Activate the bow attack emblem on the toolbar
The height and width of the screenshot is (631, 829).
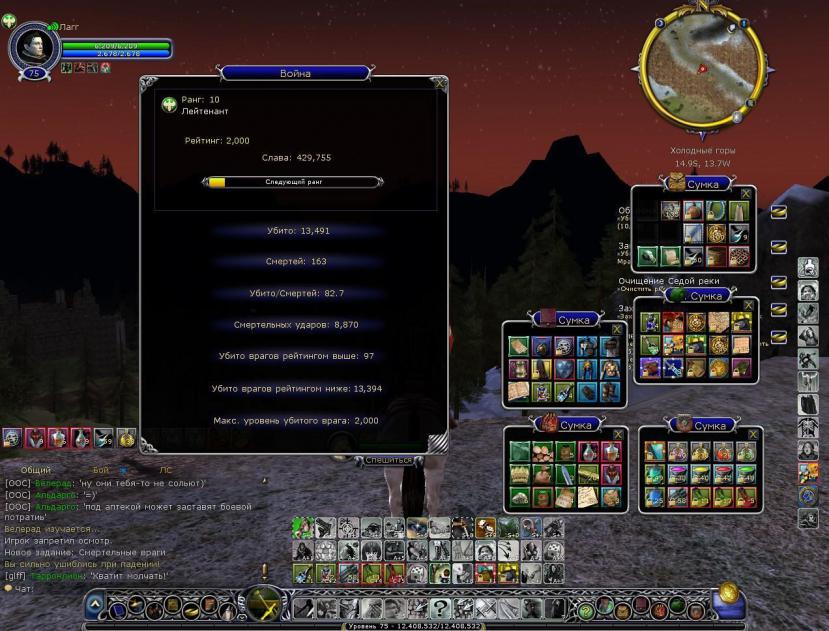click(x=266, y=604)
